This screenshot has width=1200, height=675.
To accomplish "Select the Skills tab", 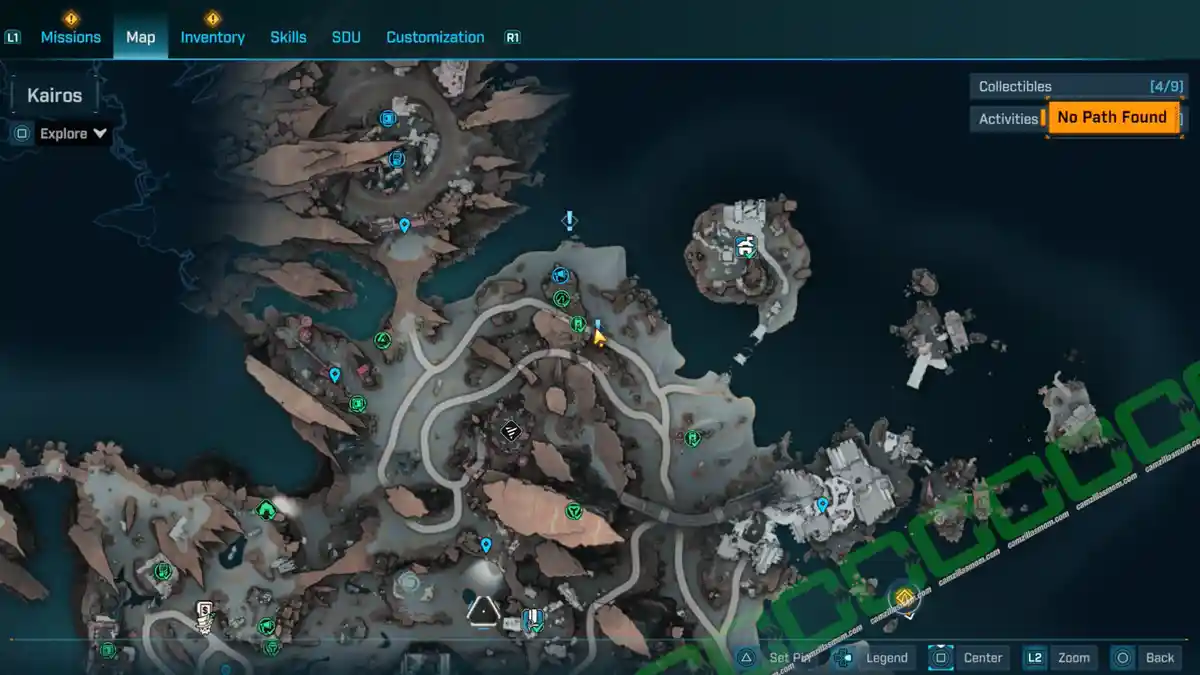I will [288, 37].
